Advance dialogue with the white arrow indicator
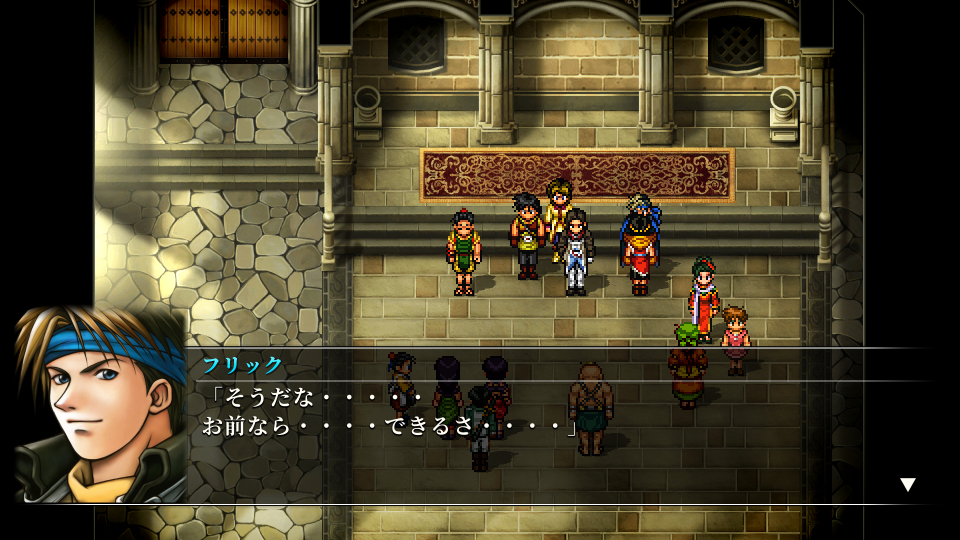 coord(907,485)
